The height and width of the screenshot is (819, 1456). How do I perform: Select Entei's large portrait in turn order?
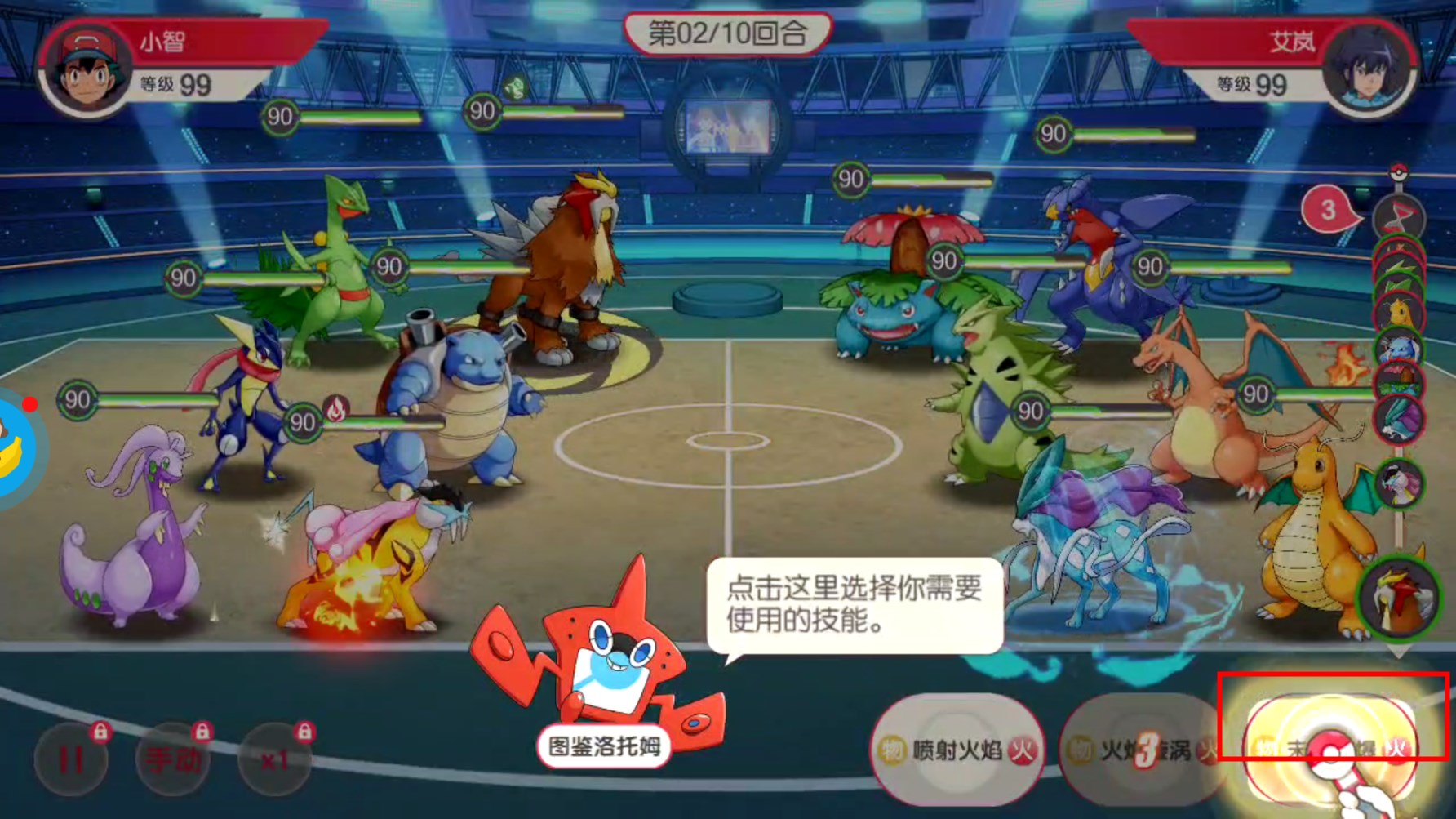point(1399,598)
